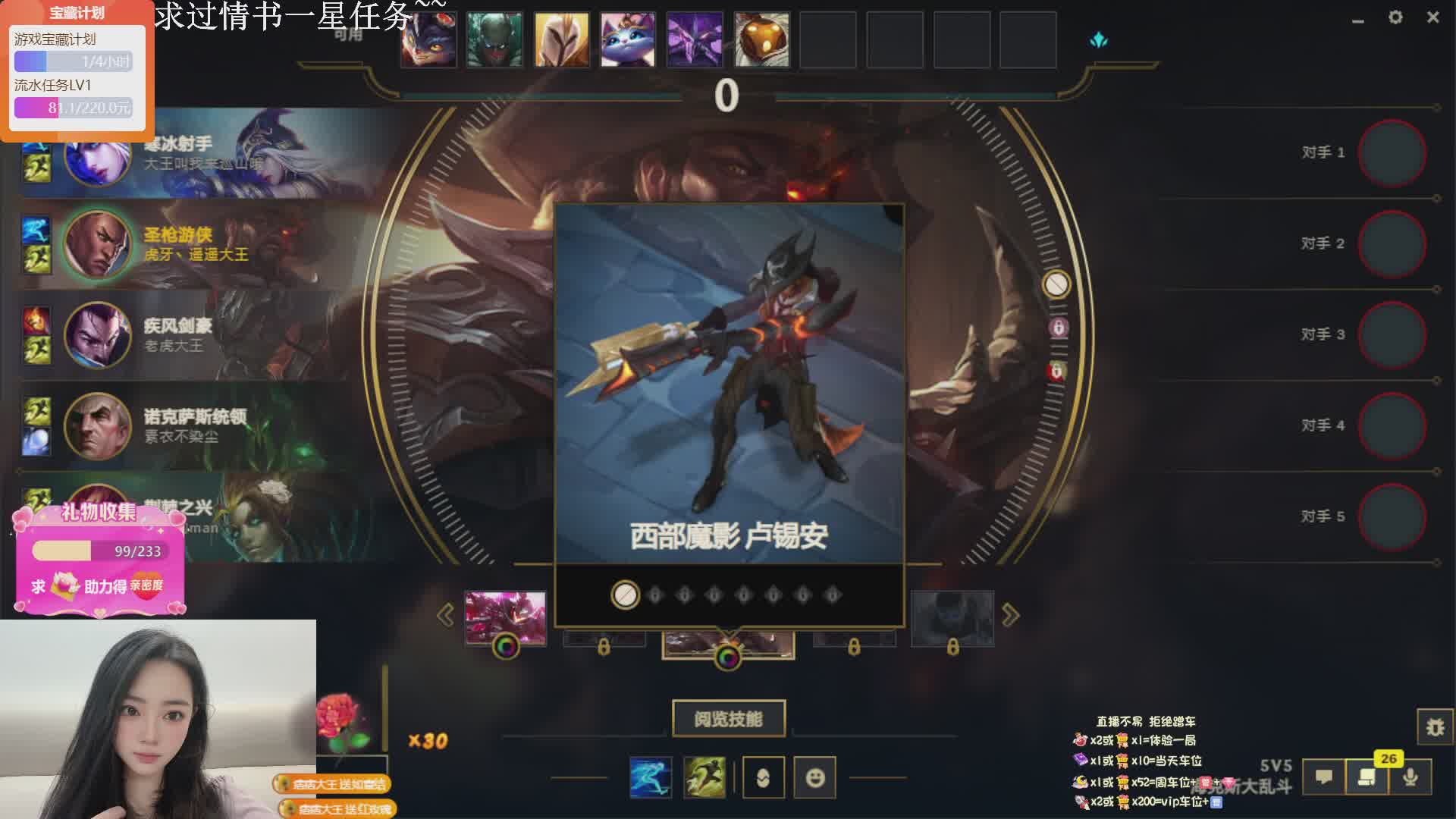Close the game client window
The image size is (1456, 819).
coord(1432,17)
